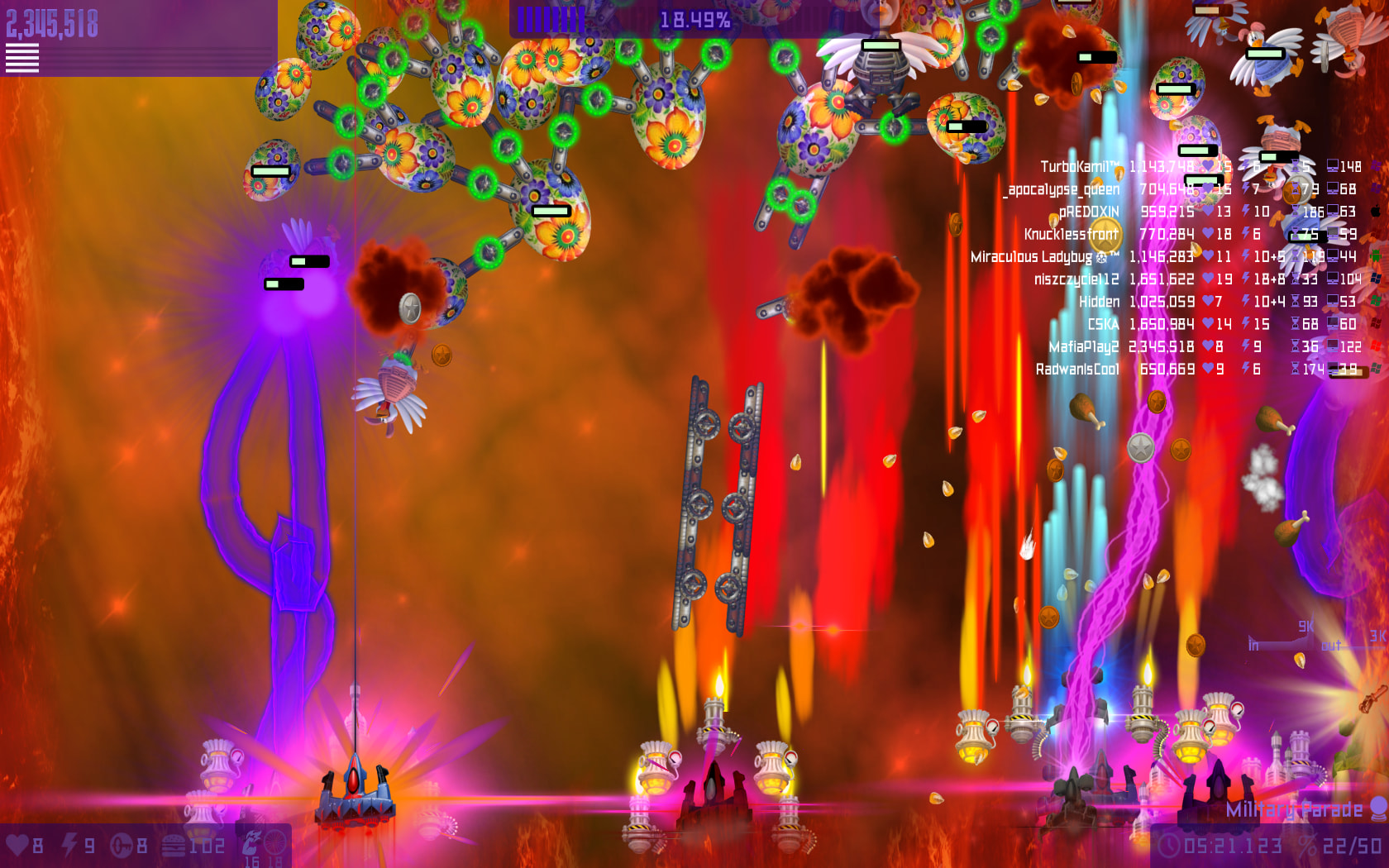Screen dimensions: 1389x868
Task: Click the player row named Hidden
Action: point(1099,302)
